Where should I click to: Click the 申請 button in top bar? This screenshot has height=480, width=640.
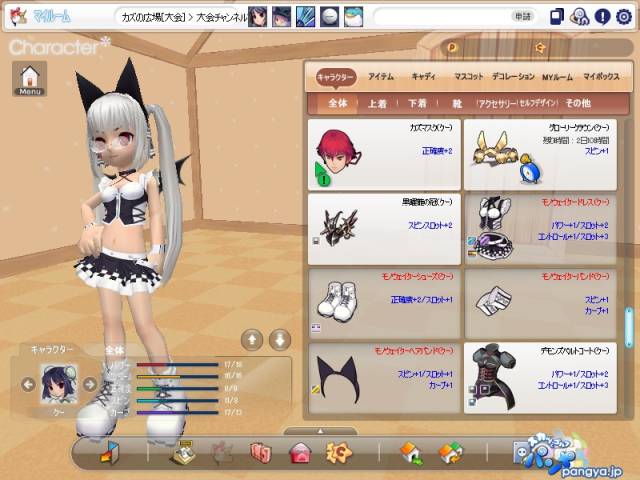coord(523,17)
